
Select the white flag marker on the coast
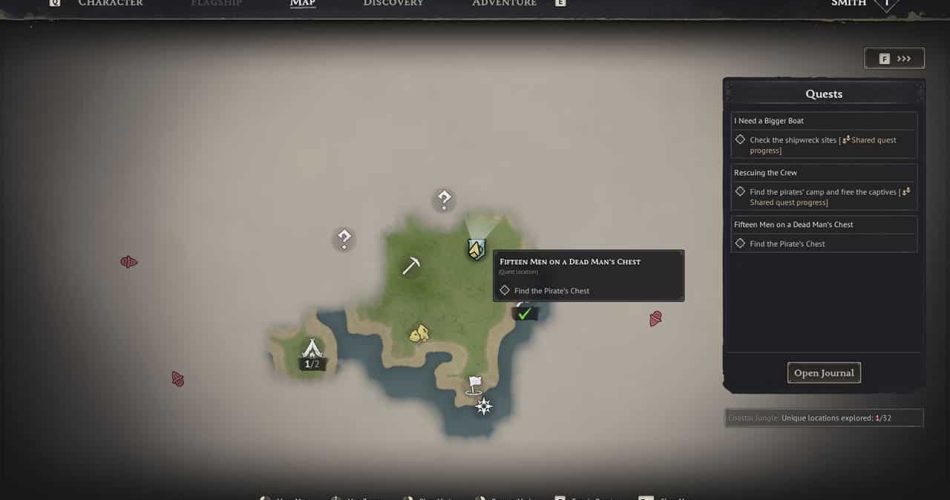475,384
